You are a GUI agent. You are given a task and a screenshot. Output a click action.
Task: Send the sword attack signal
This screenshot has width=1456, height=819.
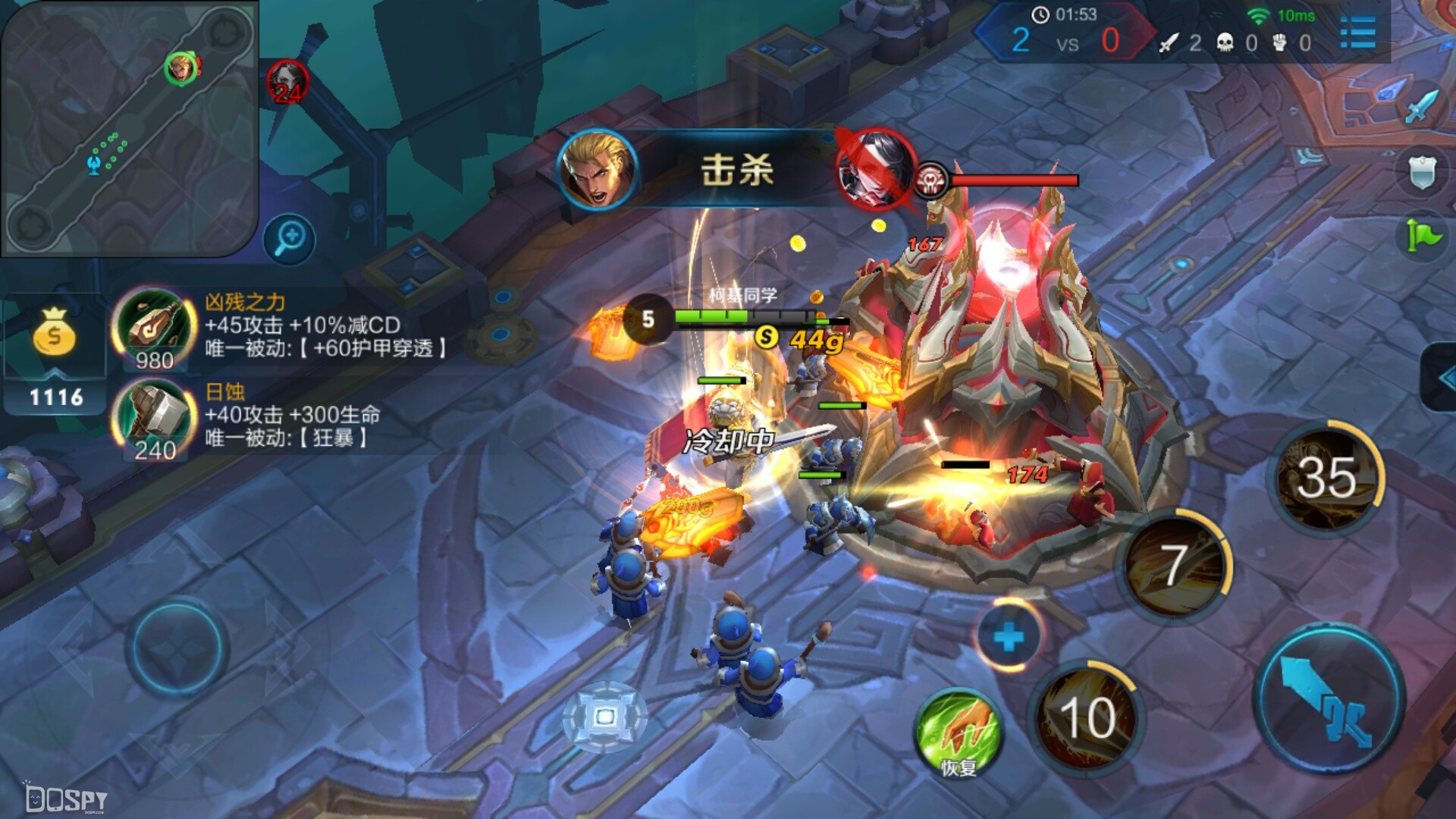pyautogui.click(x=1421, y=105)
